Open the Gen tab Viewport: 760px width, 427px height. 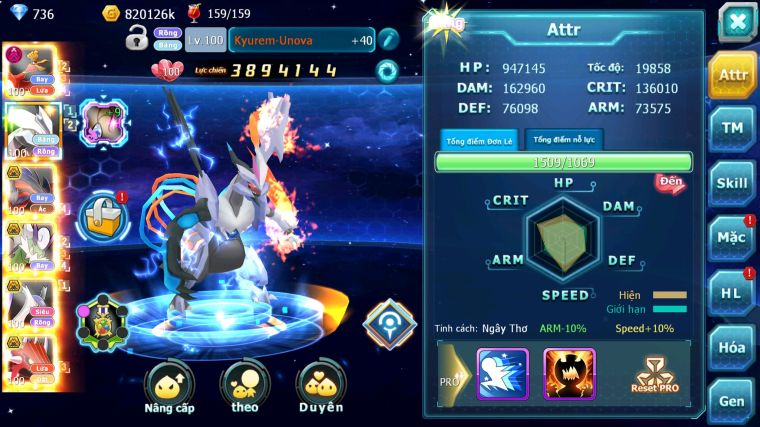point(732,400)
